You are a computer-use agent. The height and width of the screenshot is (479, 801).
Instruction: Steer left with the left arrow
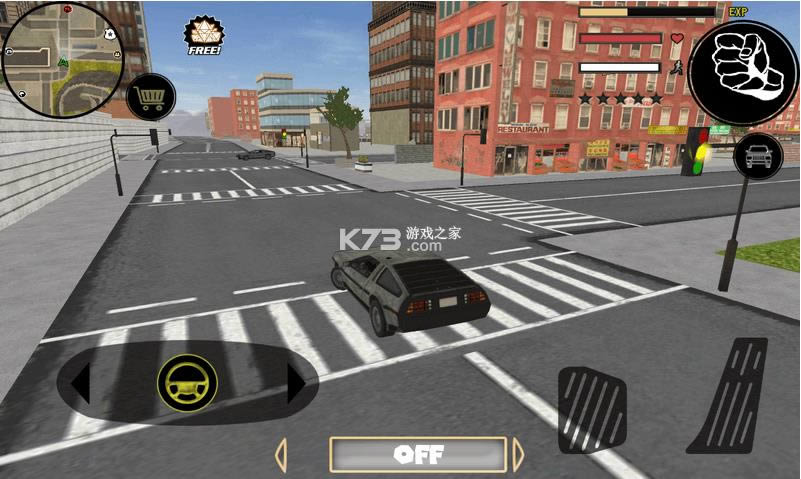[x=82, y=383]
